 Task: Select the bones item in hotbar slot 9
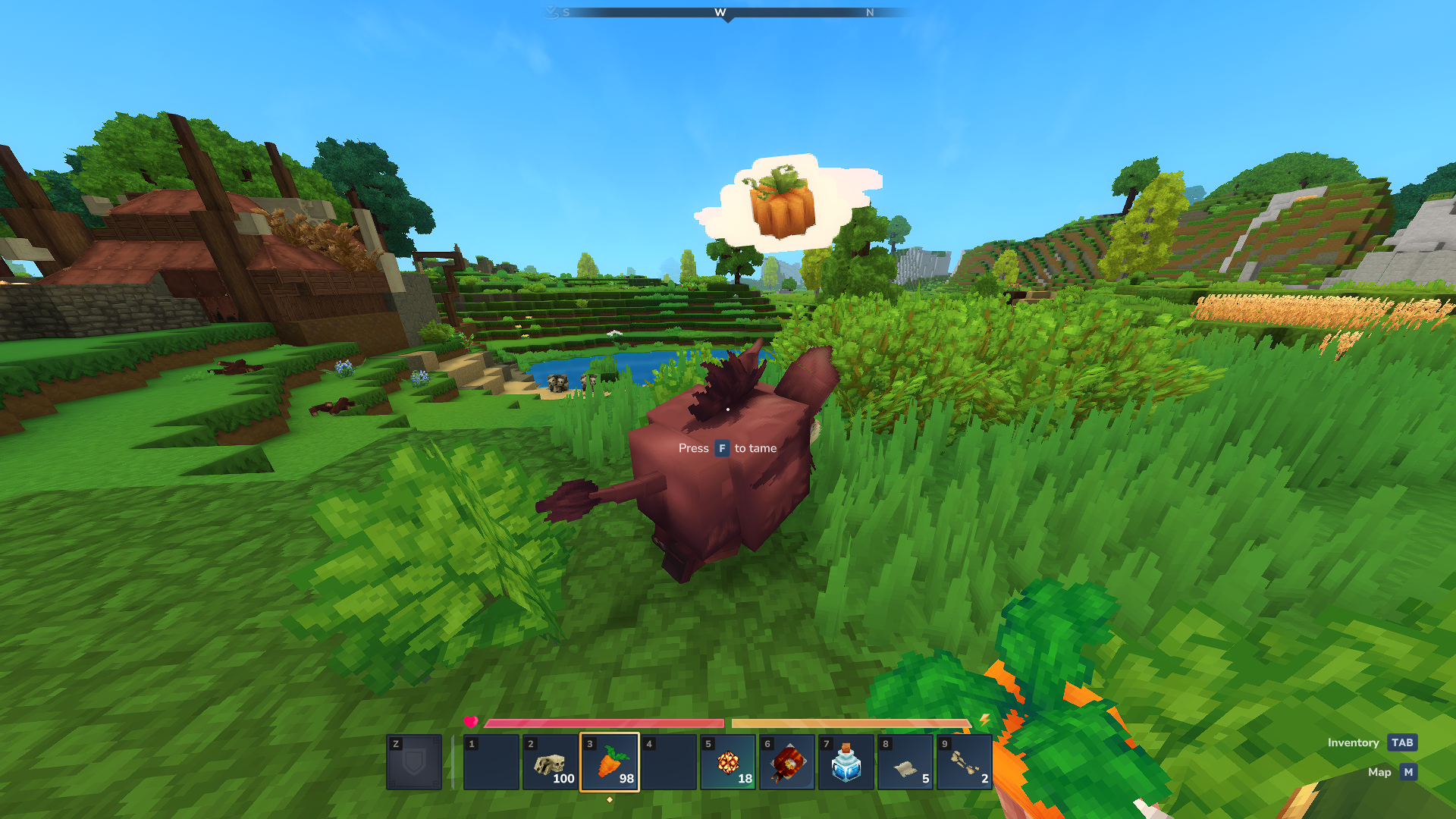click(963, 761)
